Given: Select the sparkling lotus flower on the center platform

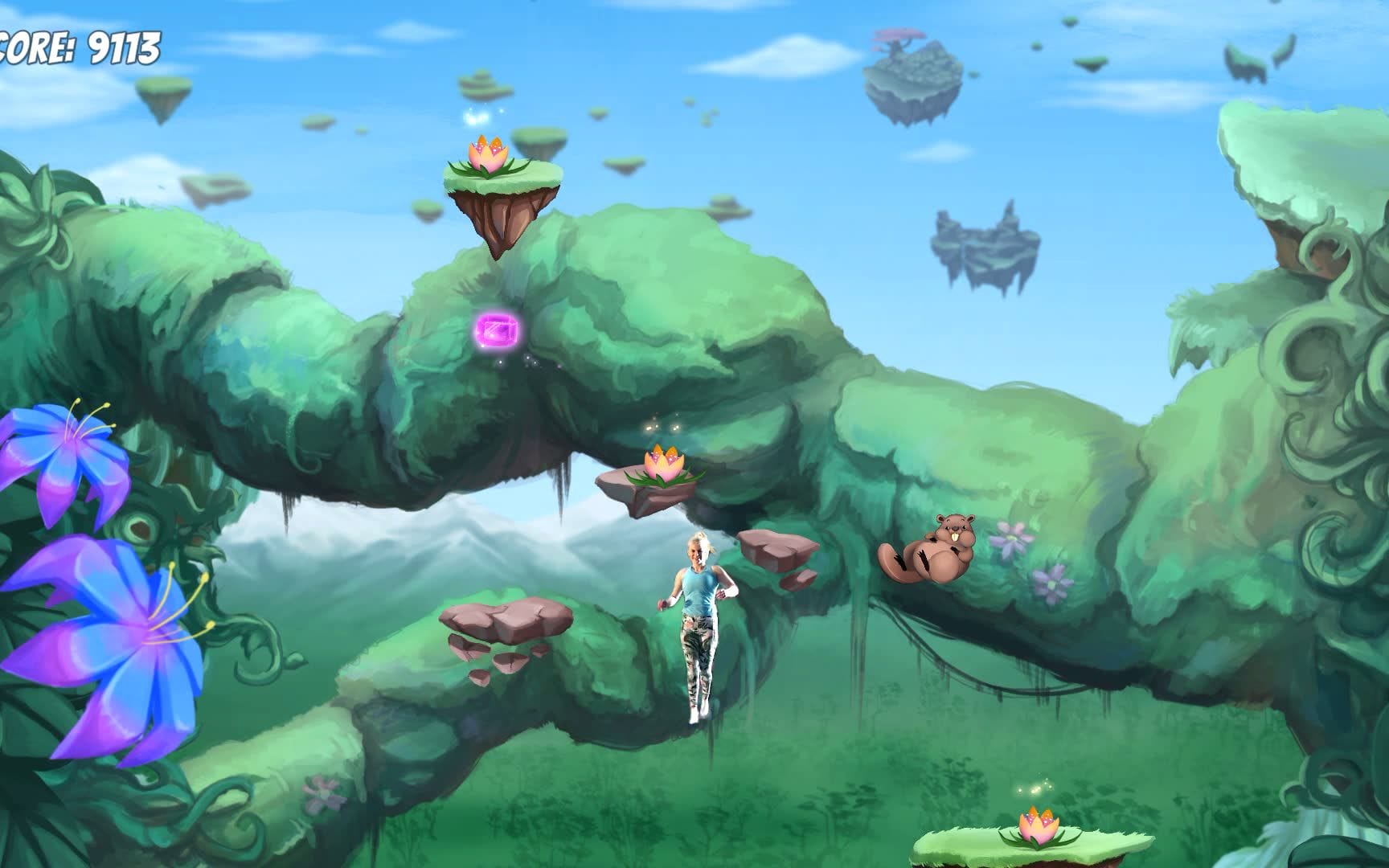Looking at the screenshot, I should pos(661,466).
